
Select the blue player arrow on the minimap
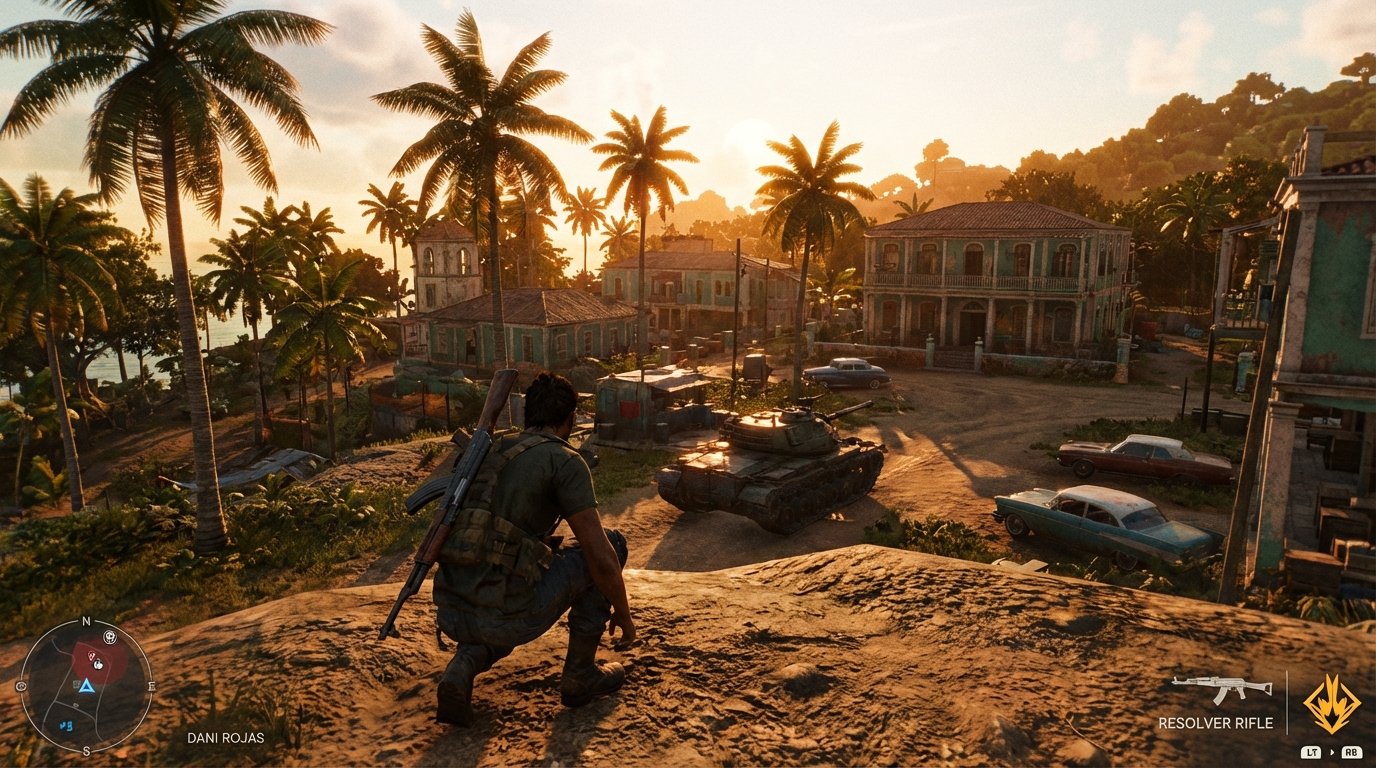pos(87,688)
